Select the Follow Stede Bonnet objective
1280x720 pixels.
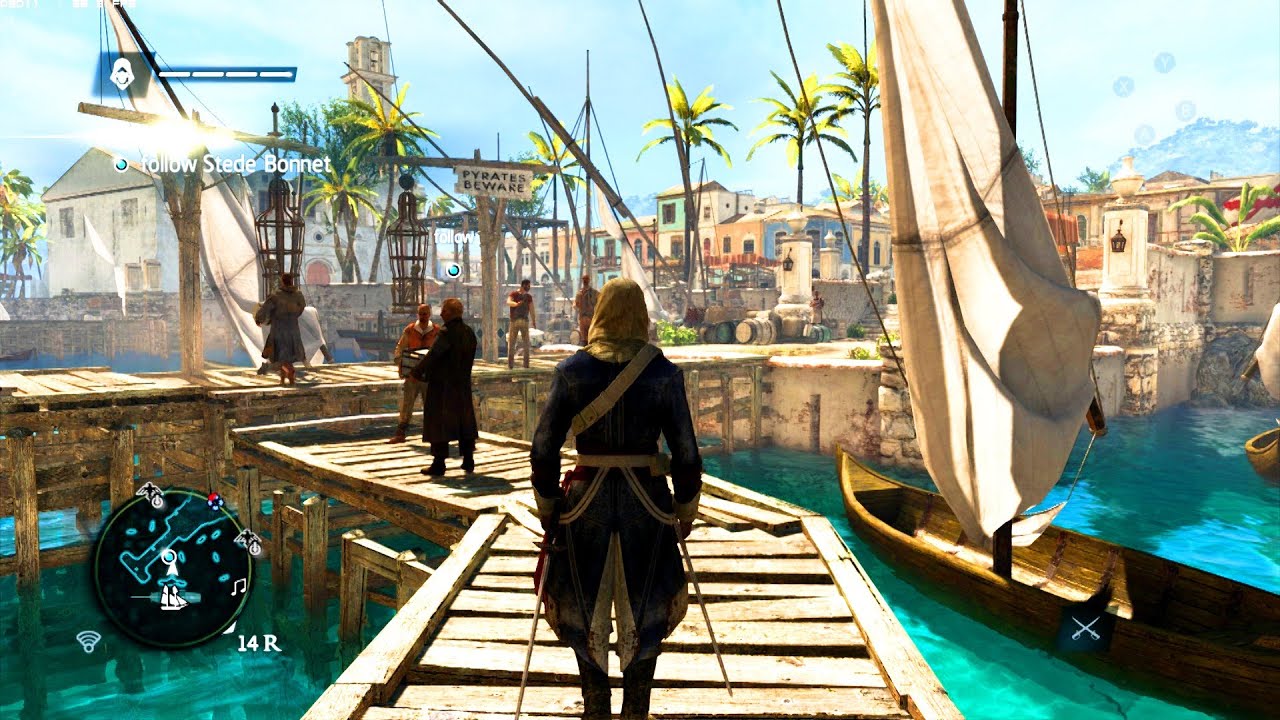click(235, 164)
